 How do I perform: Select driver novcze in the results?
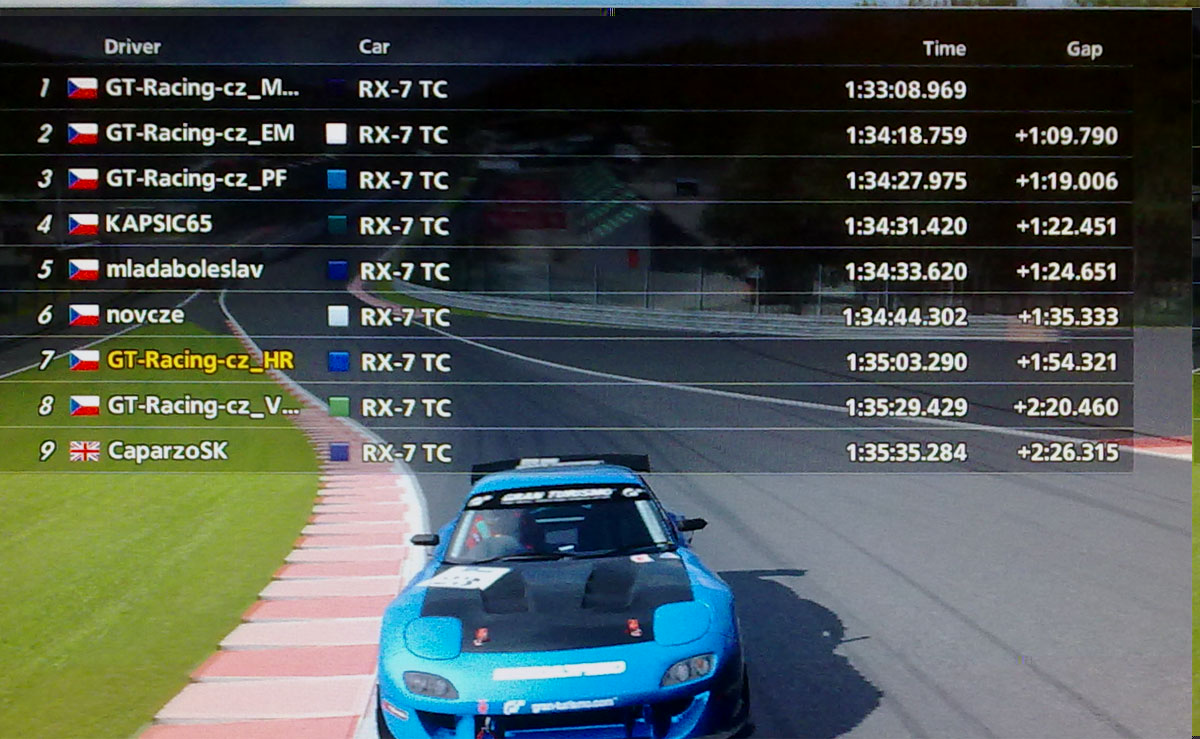(x=145, y=316)
